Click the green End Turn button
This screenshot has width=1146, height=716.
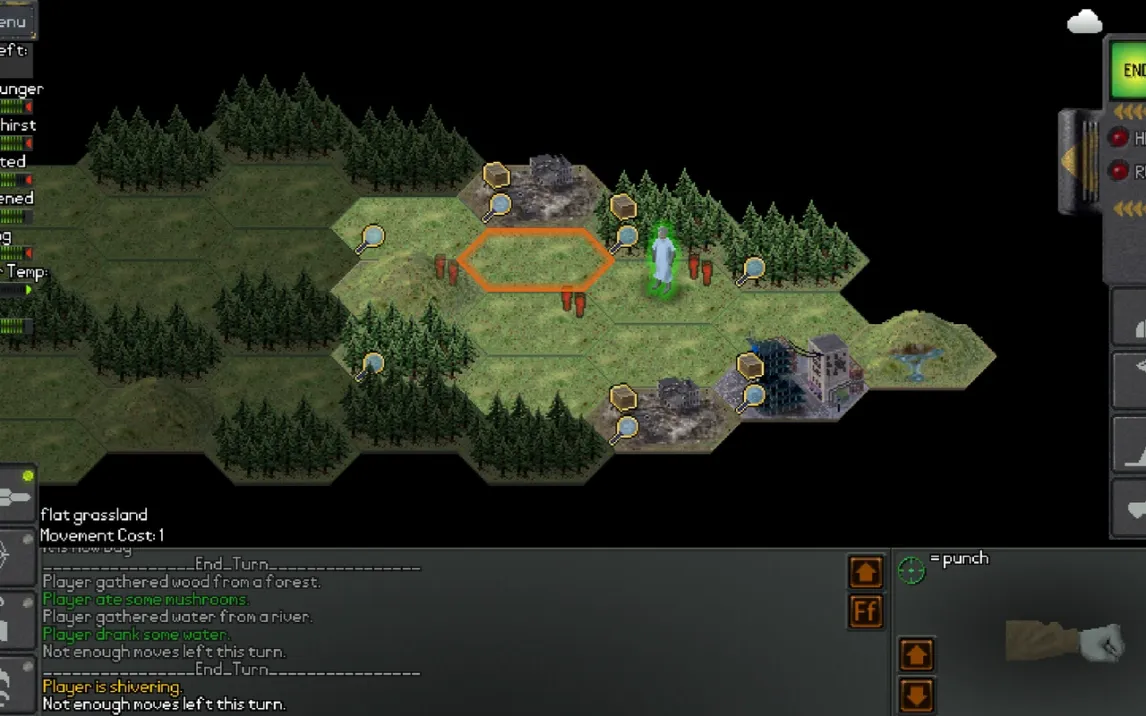(x=1131, y=70)
